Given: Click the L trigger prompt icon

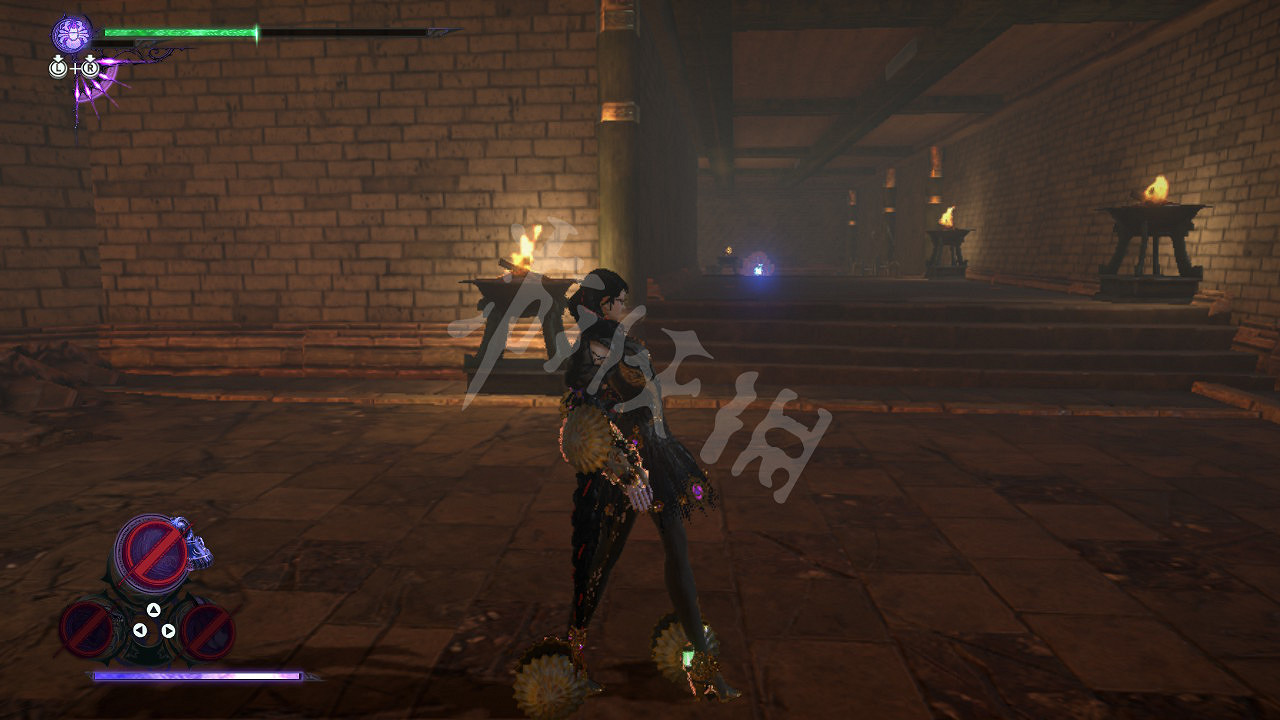Looking at the screenshot, I should point(58,68).
